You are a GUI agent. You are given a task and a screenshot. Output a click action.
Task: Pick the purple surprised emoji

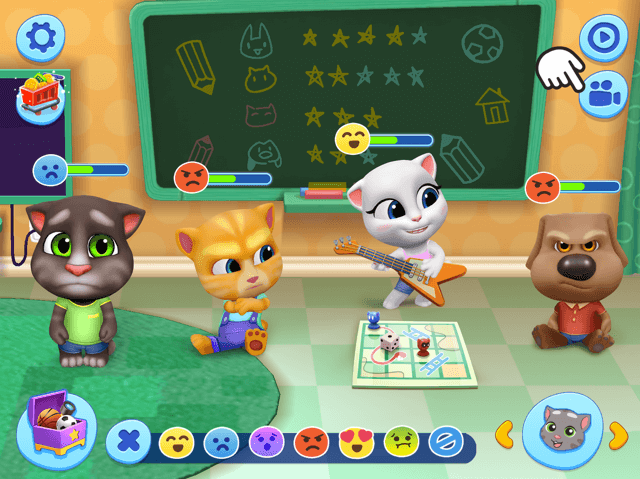click(266, 441)
